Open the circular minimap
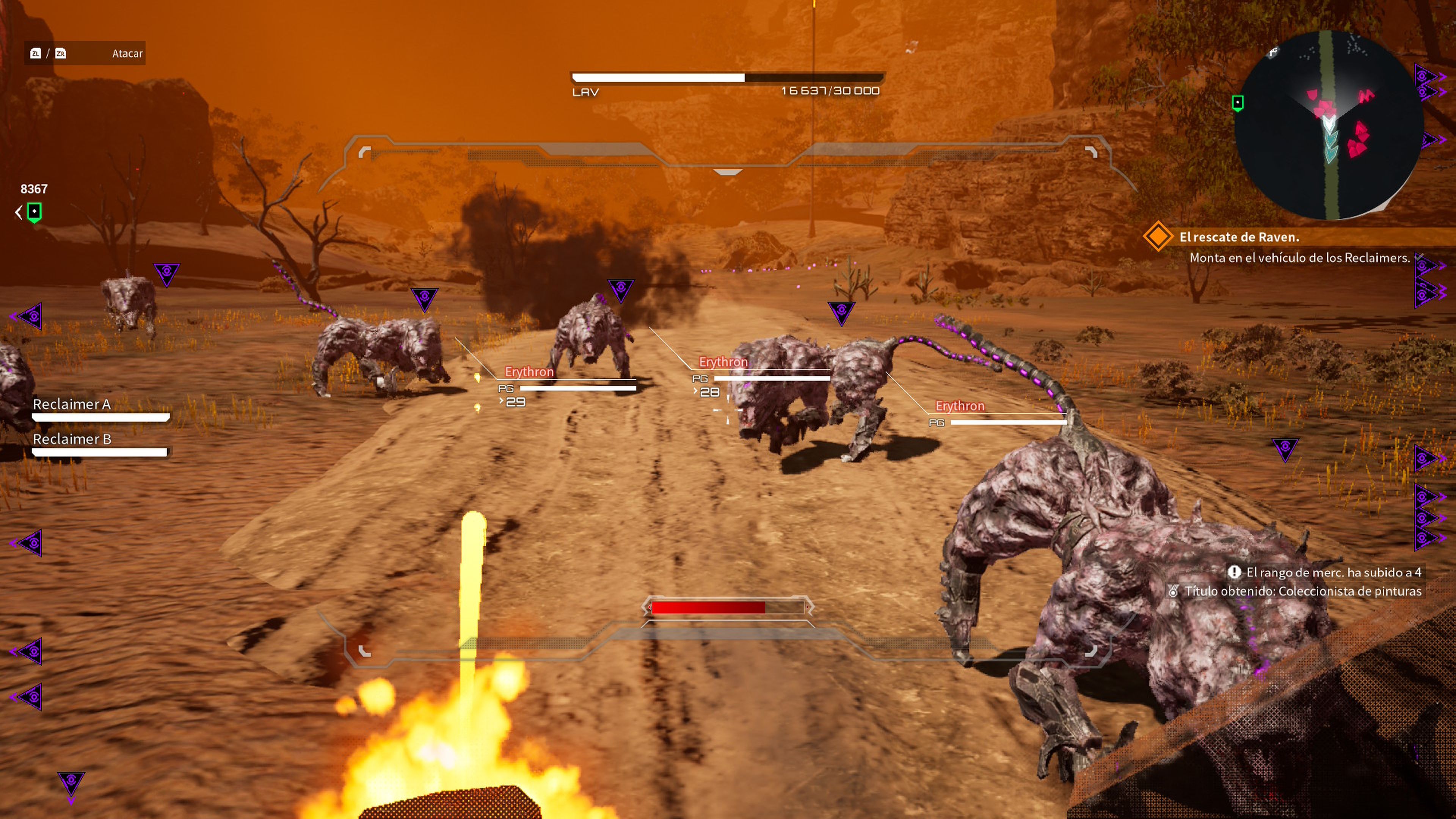Viewport: 1456px width, 819px height. coord(1328,124)
